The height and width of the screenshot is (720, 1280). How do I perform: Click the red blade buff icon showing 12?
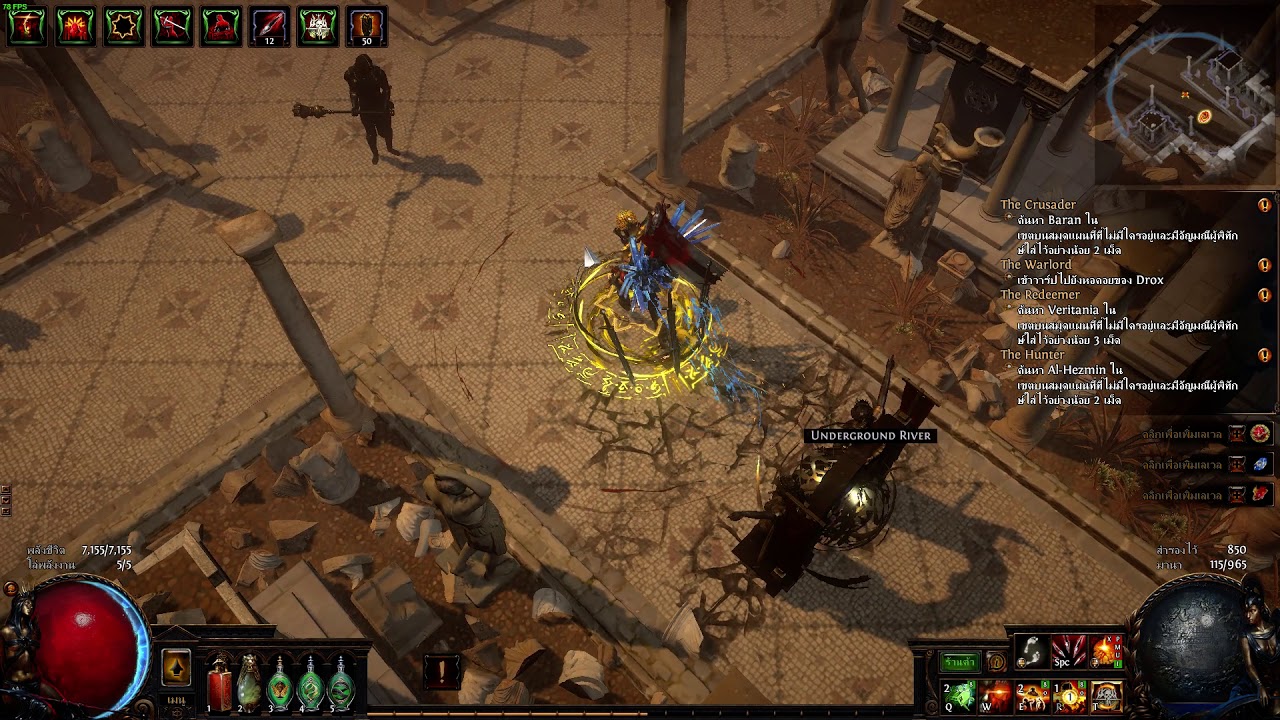[269, 27]
